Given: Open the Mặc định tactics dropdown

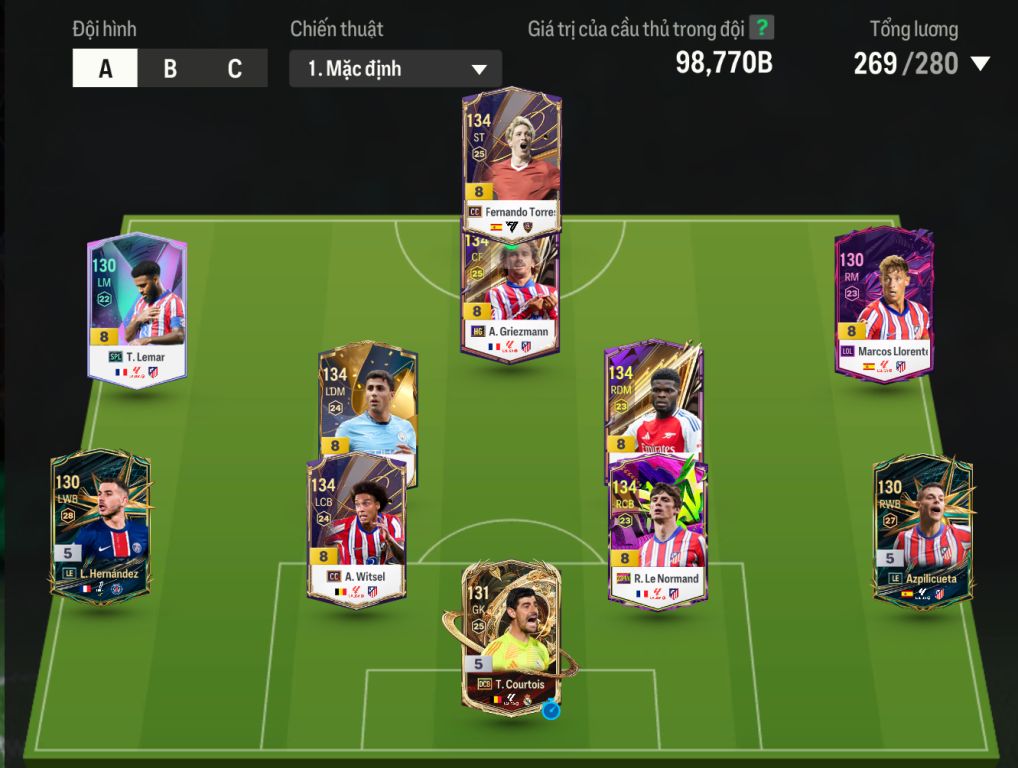Looking at the screenshot, I should pyautogui.click(x=395, y=69).
